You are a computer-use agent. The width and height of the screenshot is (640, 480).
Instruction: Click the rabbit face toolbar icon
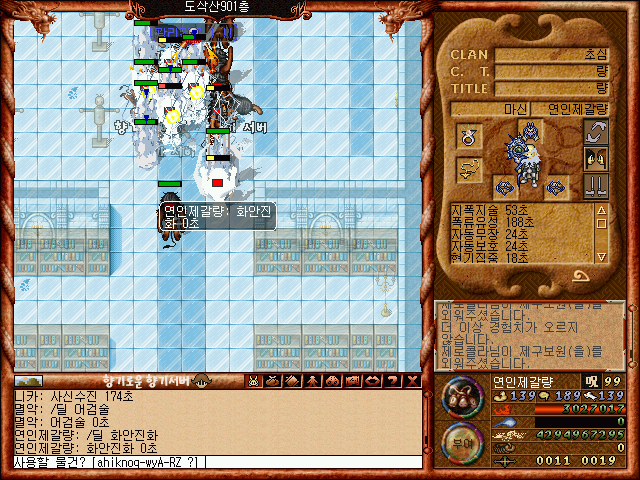(x=254, y=381)
